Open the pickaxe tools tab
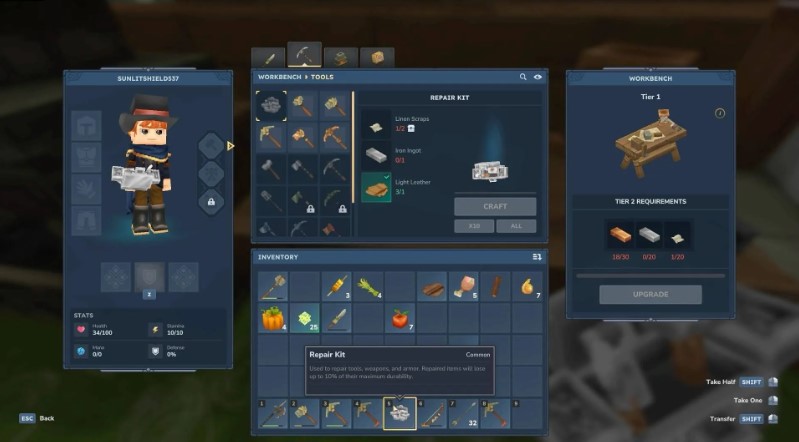Image resolution: width=799 pixels, height=442 pixels. pyautogui.click(x=304, y=55)
